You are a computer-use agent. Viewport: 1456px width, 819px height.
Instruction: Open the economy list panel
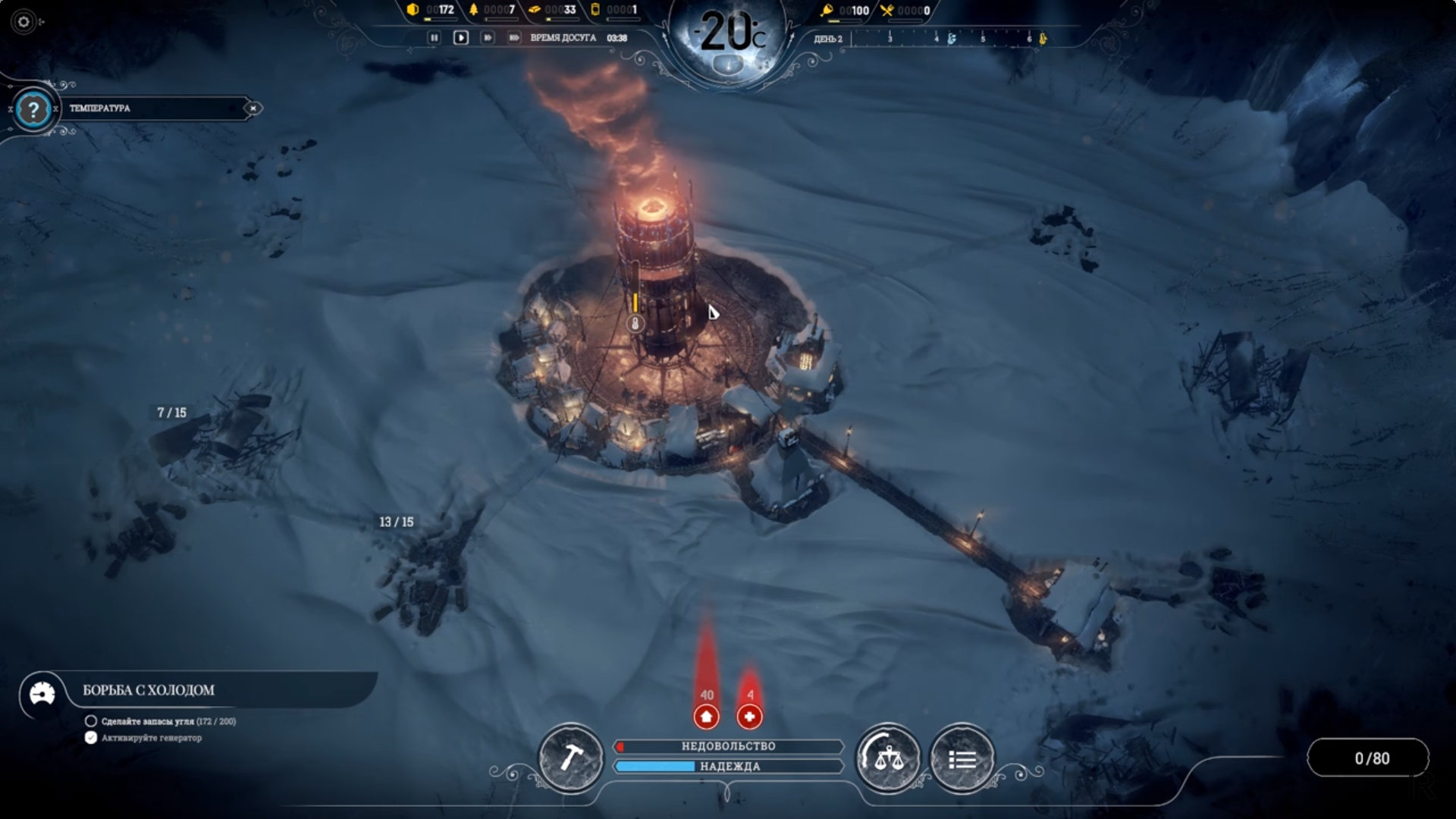coord(962,758)
